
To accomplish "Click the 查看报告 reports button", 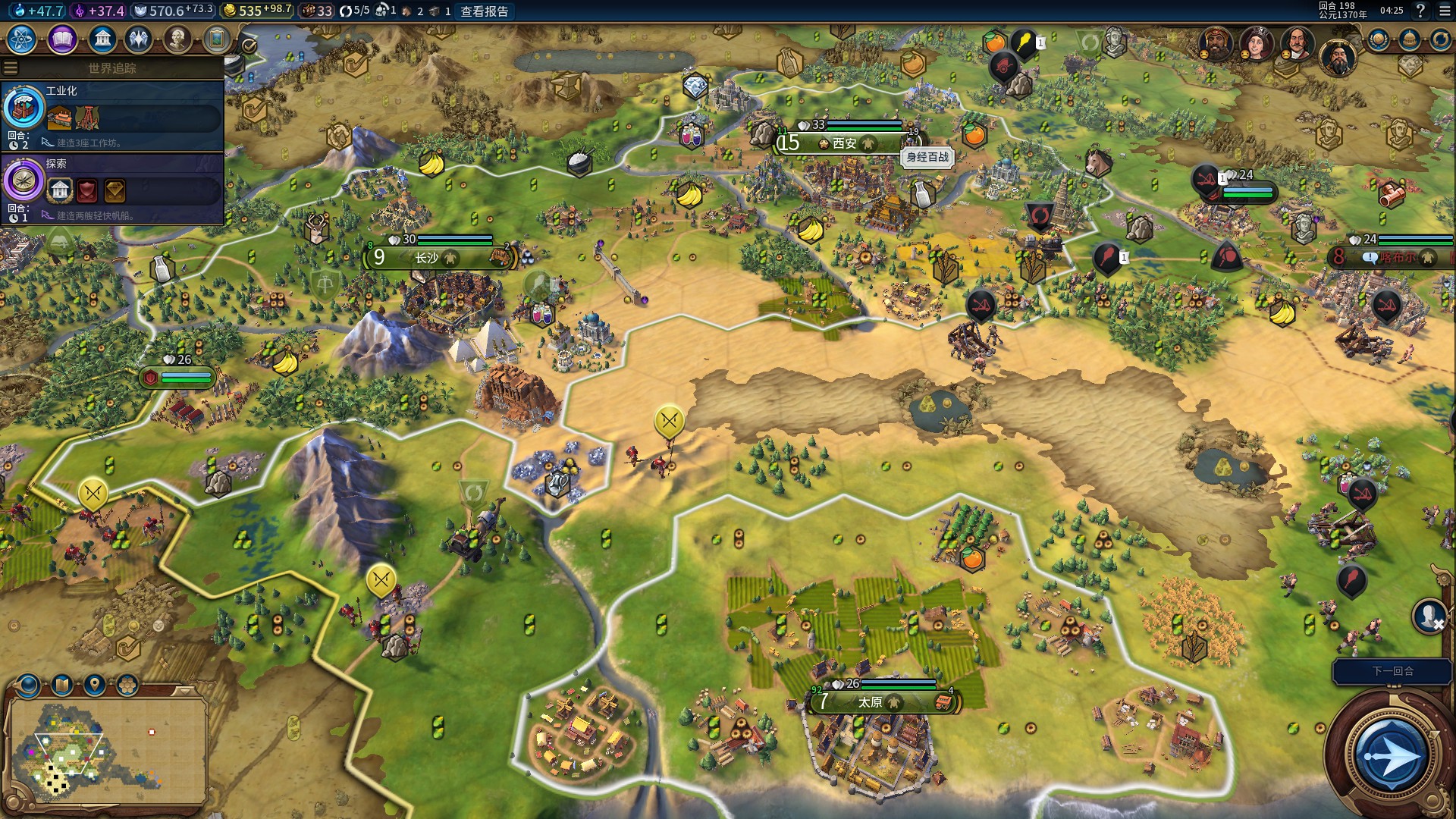I will point(484,11).
